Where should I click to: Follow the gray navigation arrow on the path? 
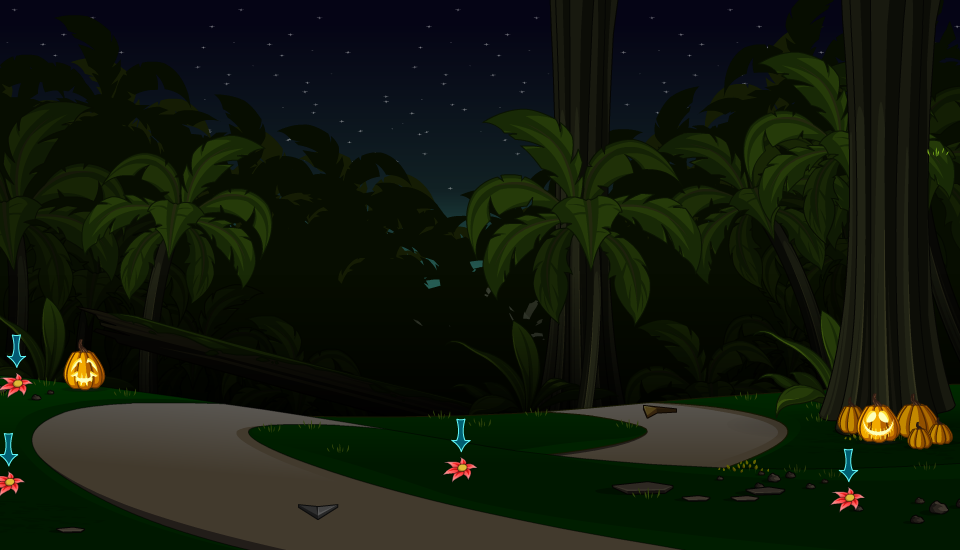tap(318, 510)
